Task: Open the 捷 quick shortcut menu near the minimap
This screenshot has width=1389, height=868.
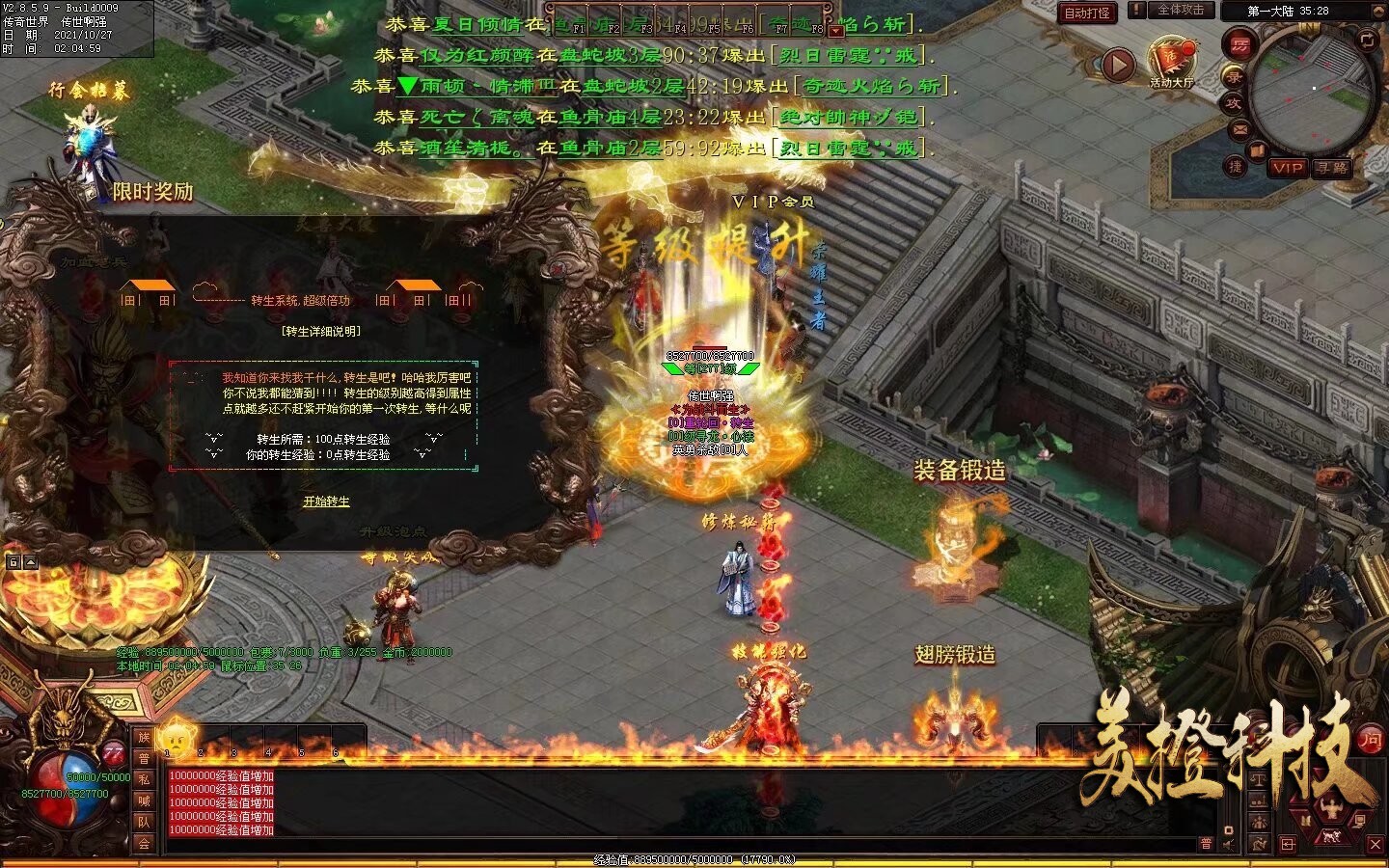Action: coord(1234,167)
